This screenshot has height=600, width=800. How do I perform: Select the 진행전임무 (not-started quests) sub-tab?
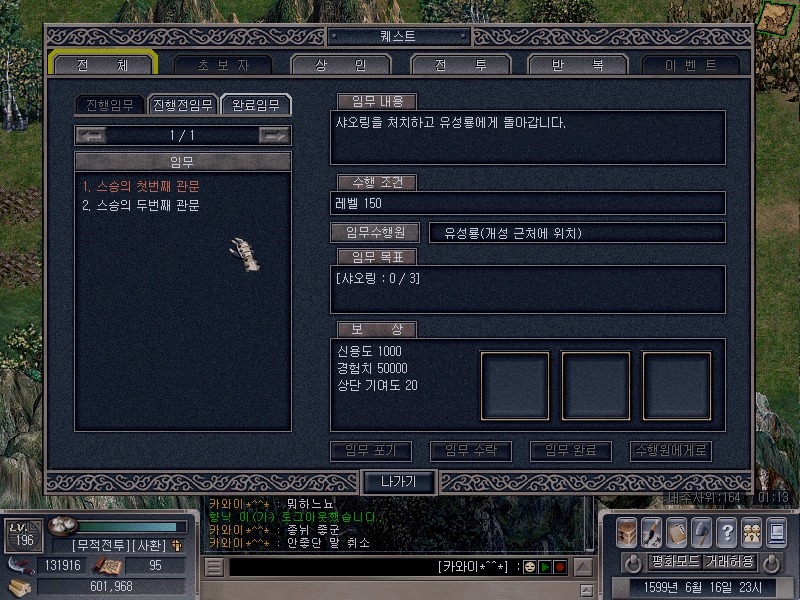tap(181, 105)
